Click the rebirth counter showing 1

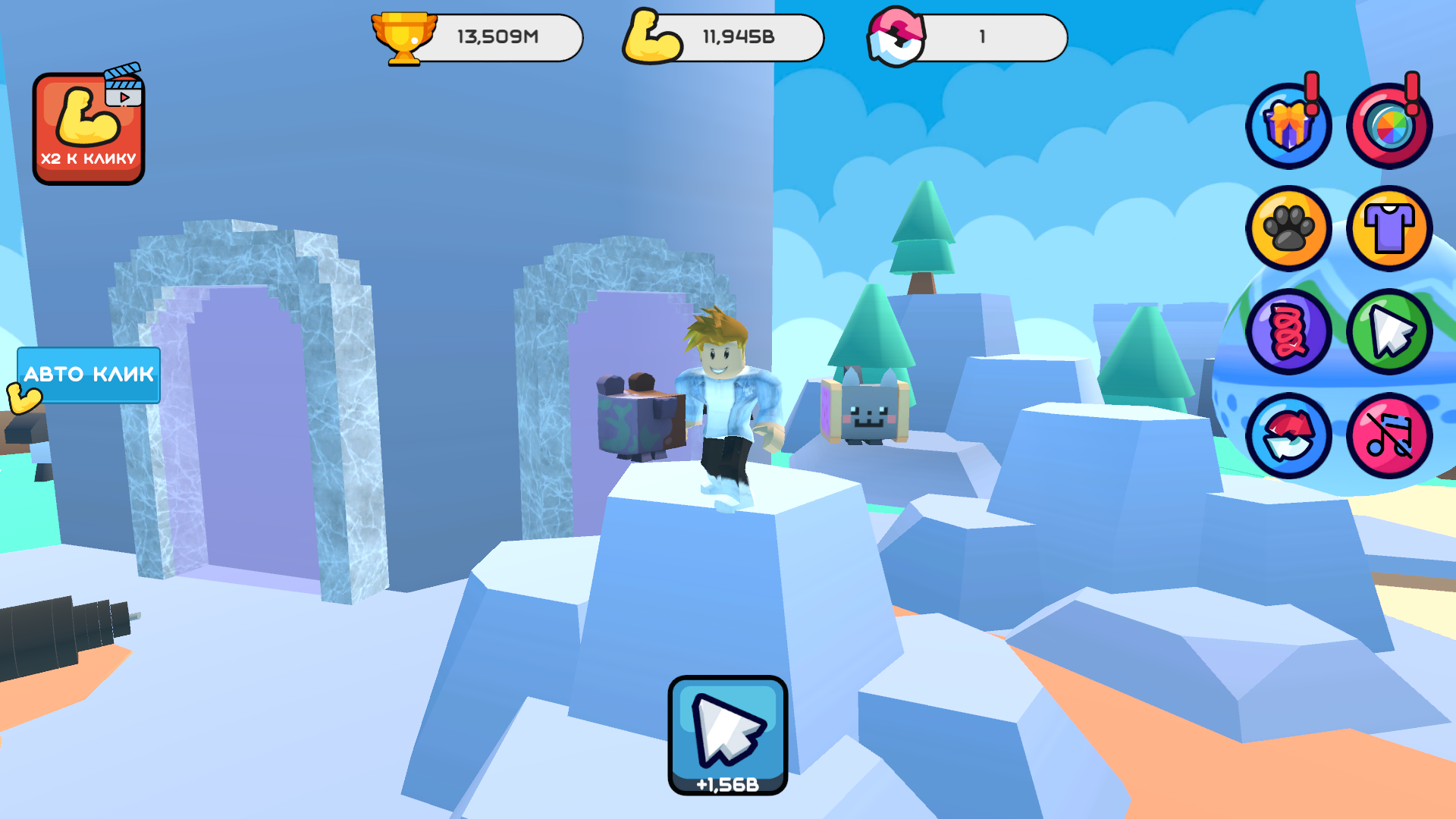tap(982, 36)
